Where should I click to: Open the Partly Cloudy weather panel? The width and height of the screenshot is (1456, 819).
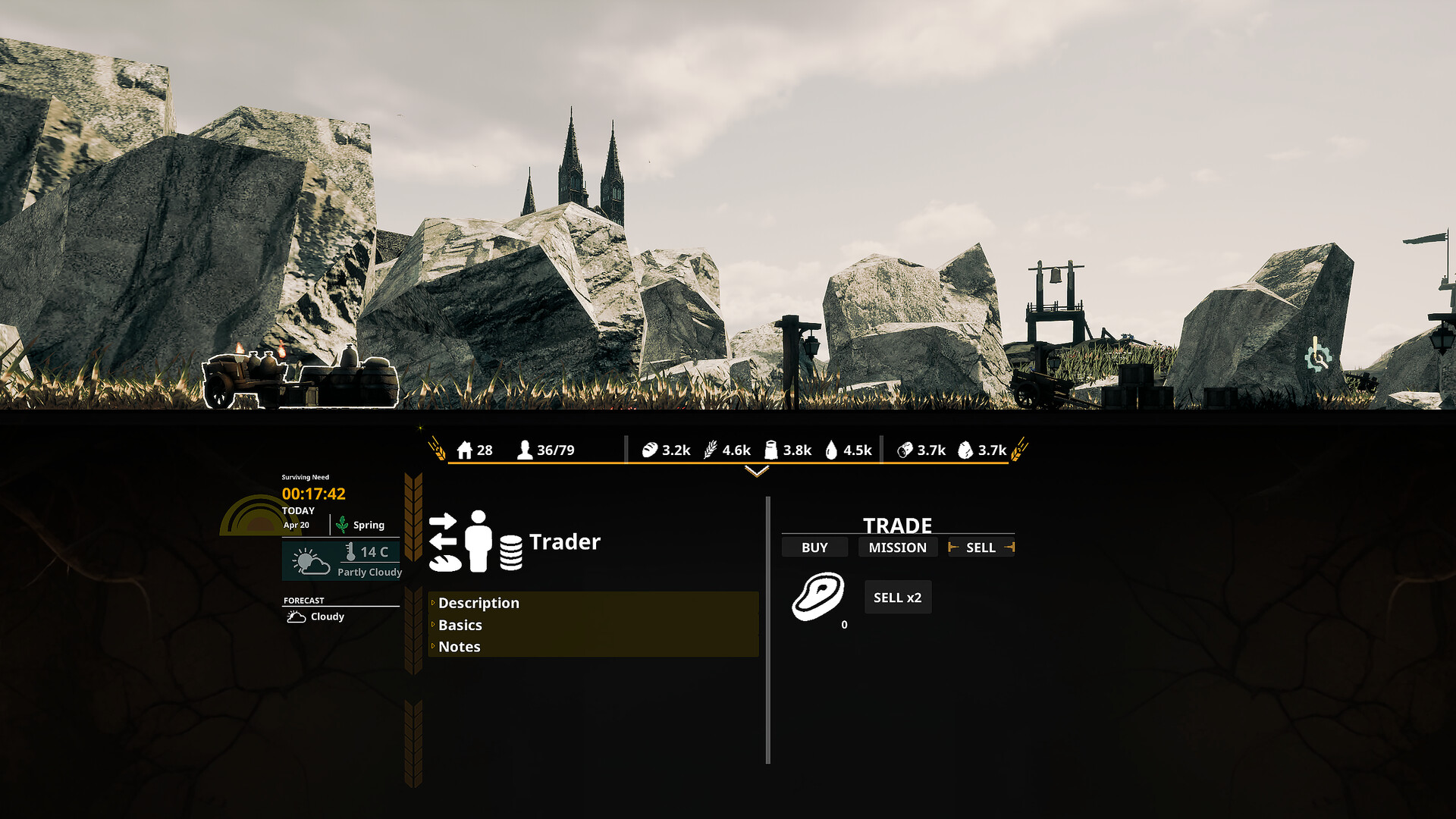[341, 560]
